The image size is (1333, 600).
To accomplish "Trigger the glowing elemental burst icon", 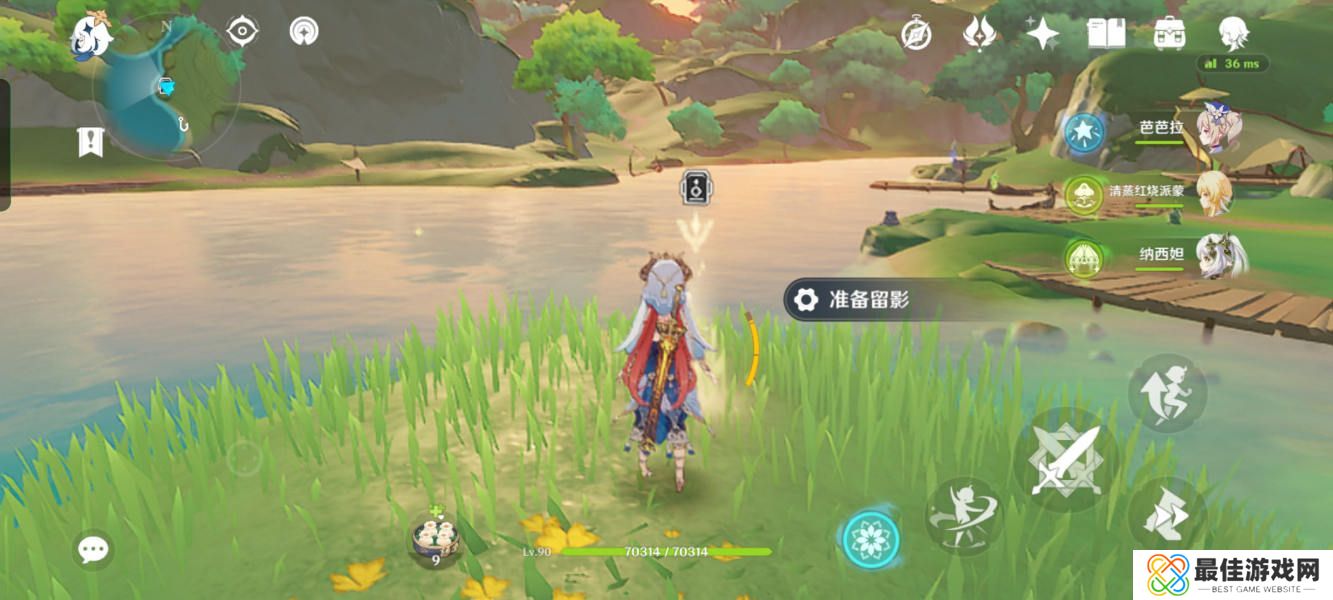I will click(x=871, y=540).
